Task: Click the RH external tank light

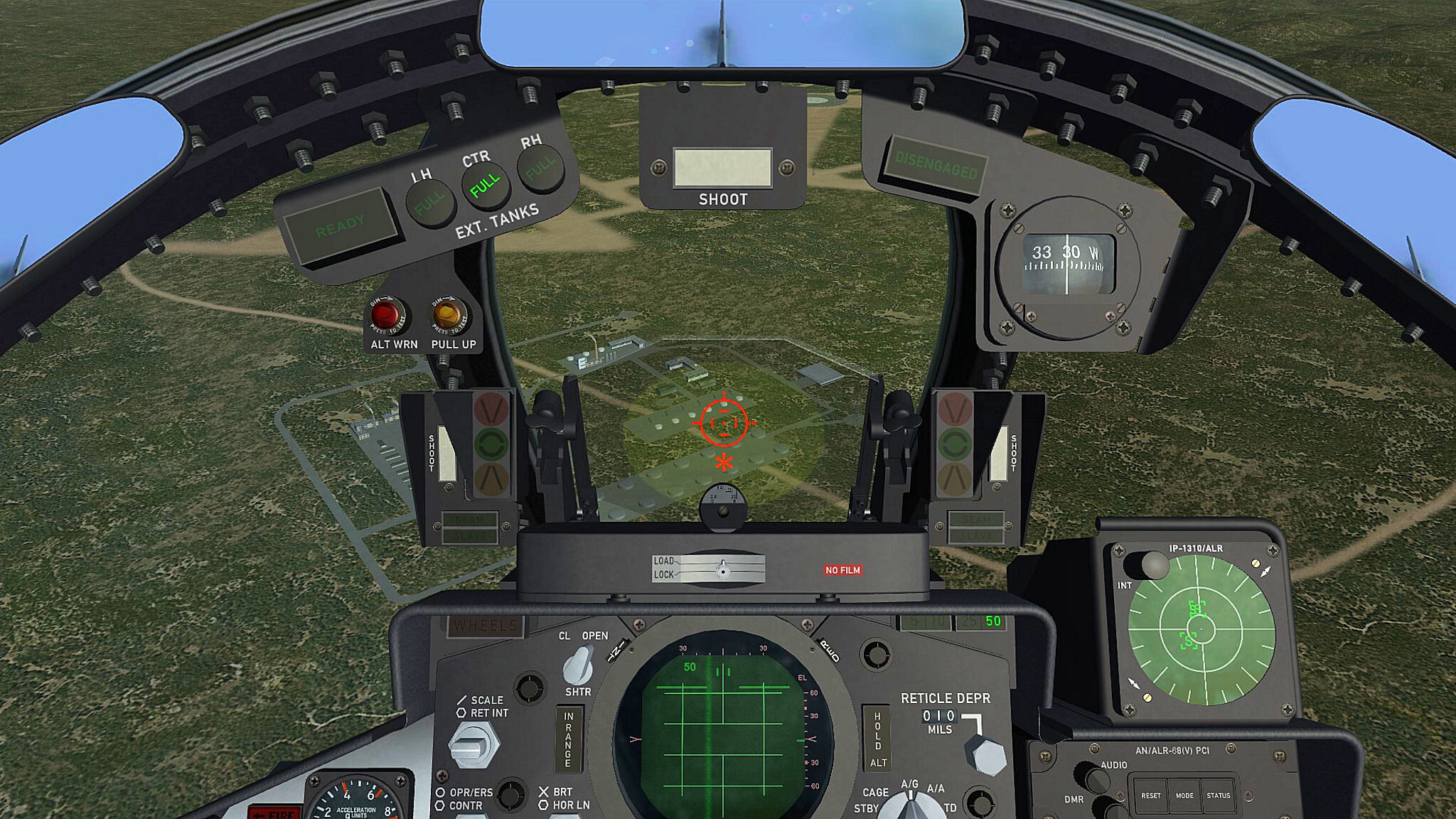Action: pos(540,168)
